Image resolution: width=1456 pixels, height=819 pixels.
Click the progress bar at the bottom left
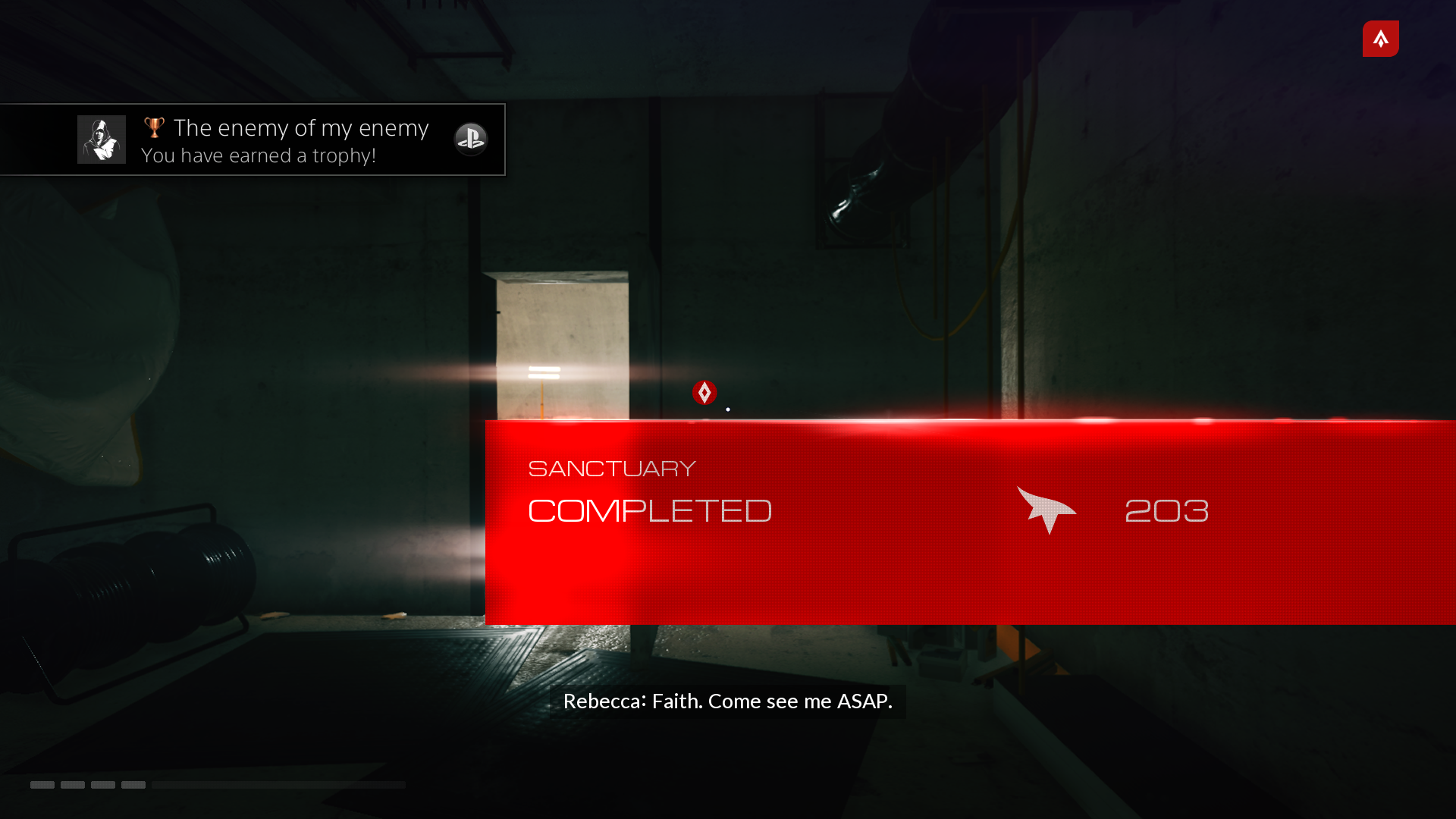coord(278,785)
